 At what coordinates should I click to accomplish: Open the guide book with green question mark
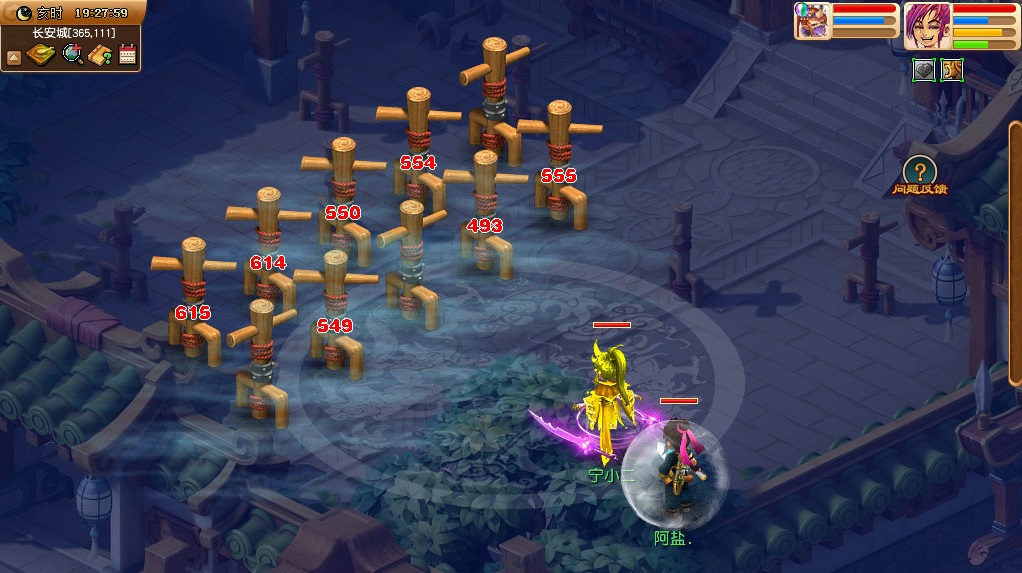(x=100, y=56)
